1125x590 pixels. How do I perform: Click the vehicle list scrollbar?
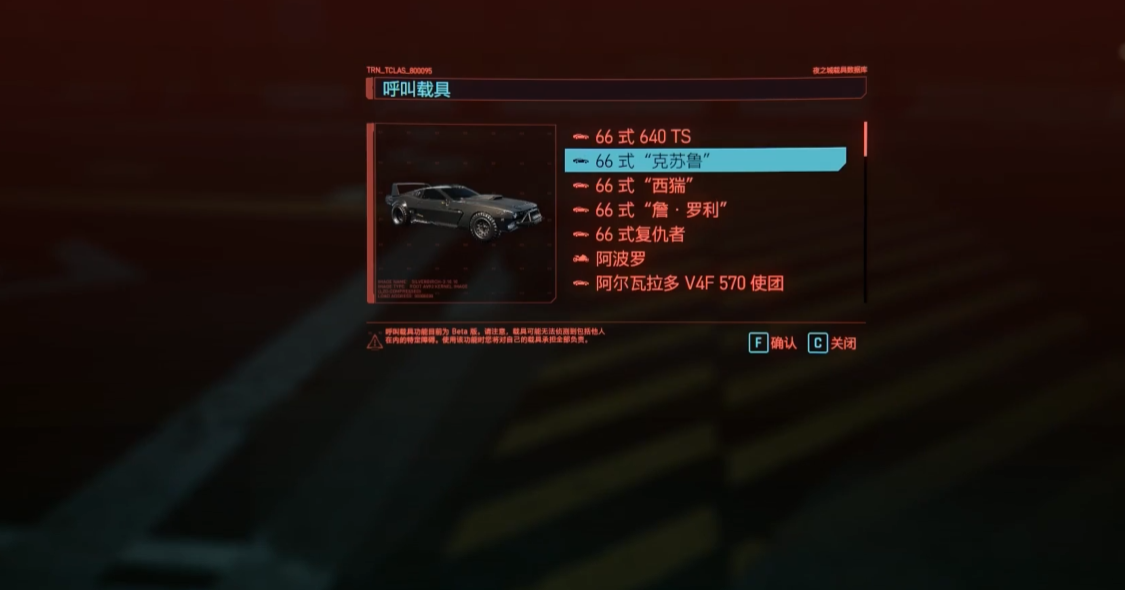click(x=864, y=140)
